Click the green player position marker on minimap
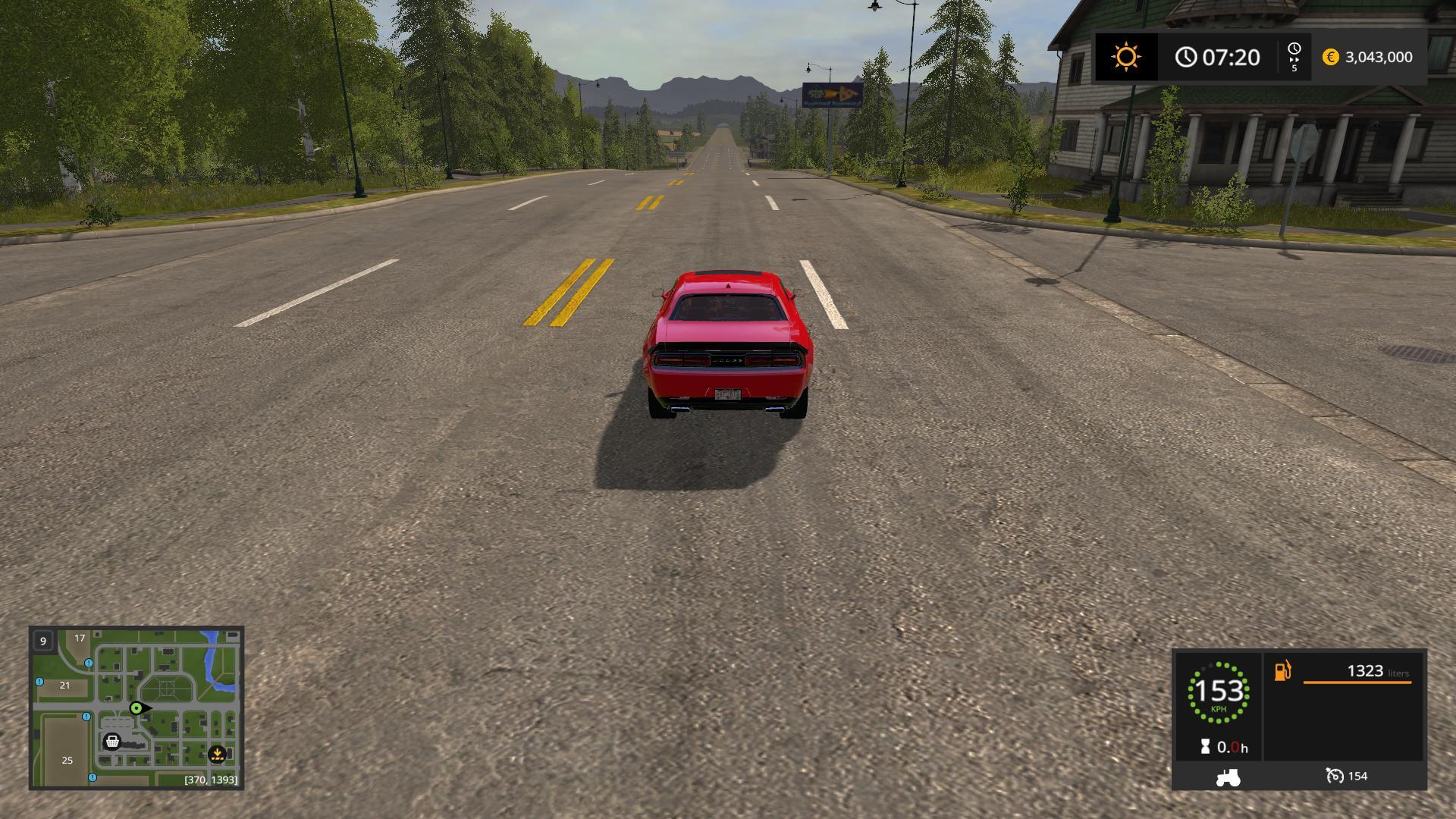 pyautogui.click(x=136, y=708)
